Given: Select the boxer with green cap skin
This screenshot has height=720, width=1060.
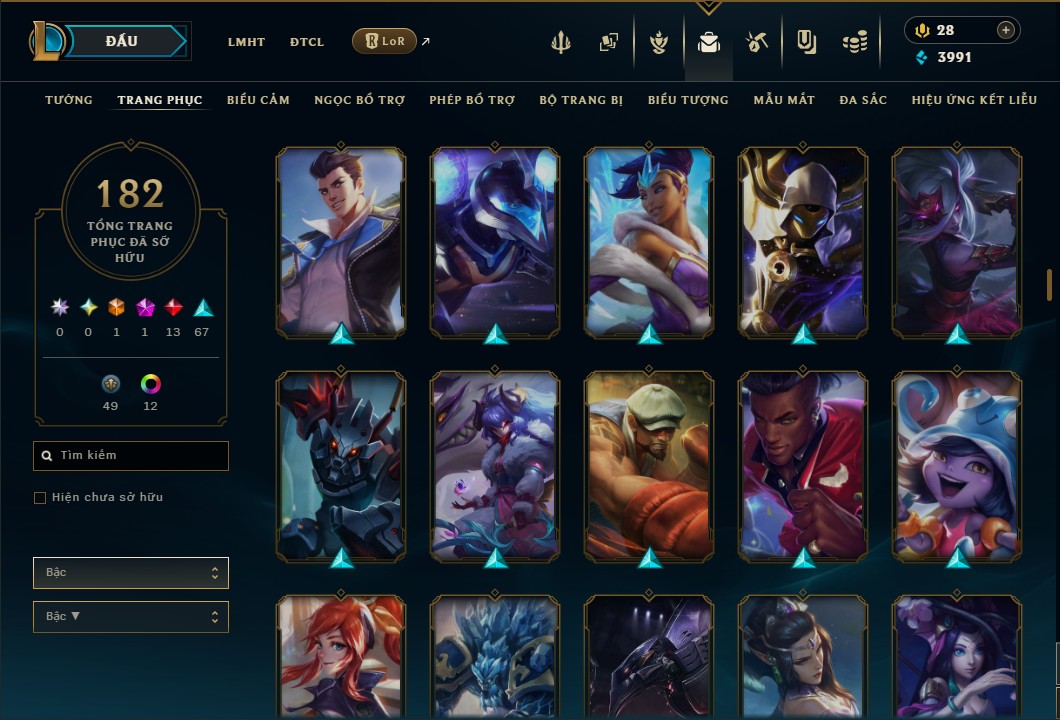Looking at the screenshot, I should (649, 463).
